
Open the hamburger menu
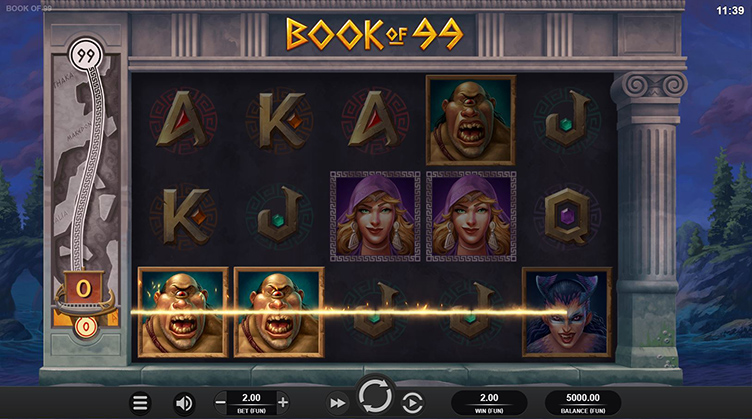point(141,403)
